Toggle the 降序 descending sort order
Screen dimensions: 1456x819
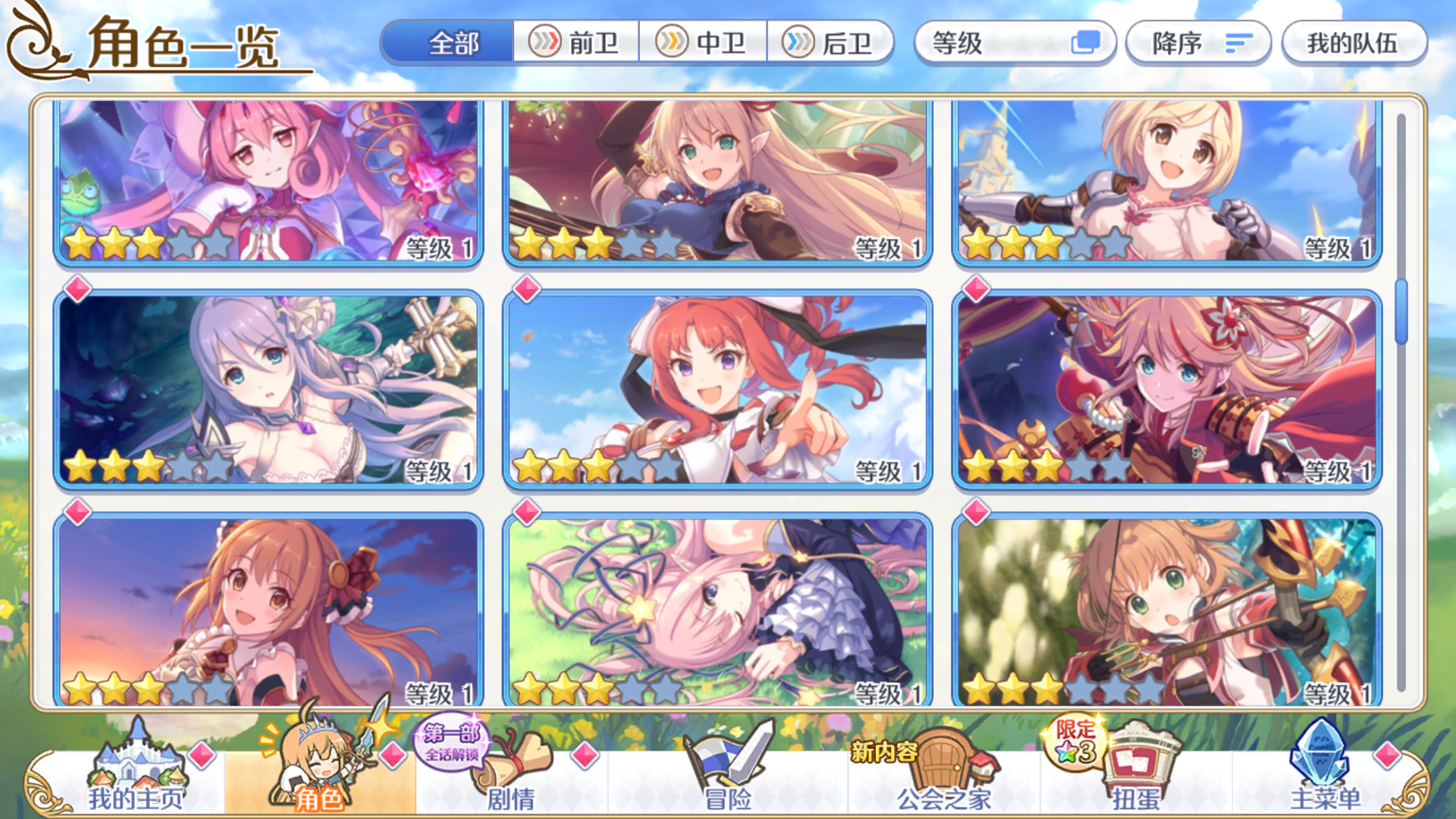point(1198,43)
